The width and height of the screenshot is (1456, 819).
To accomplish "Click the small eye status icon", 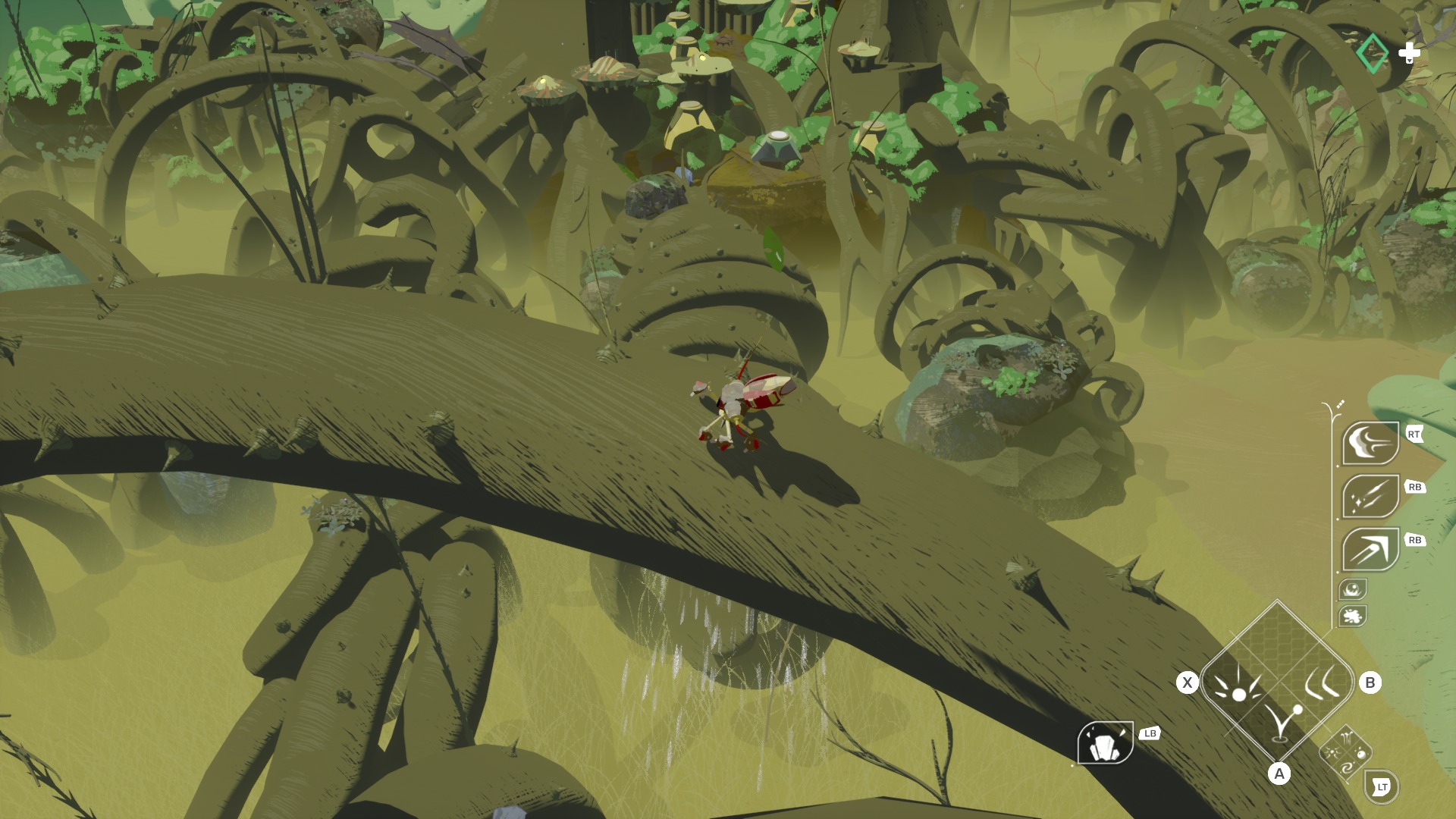I will [x=1352, y=588].
